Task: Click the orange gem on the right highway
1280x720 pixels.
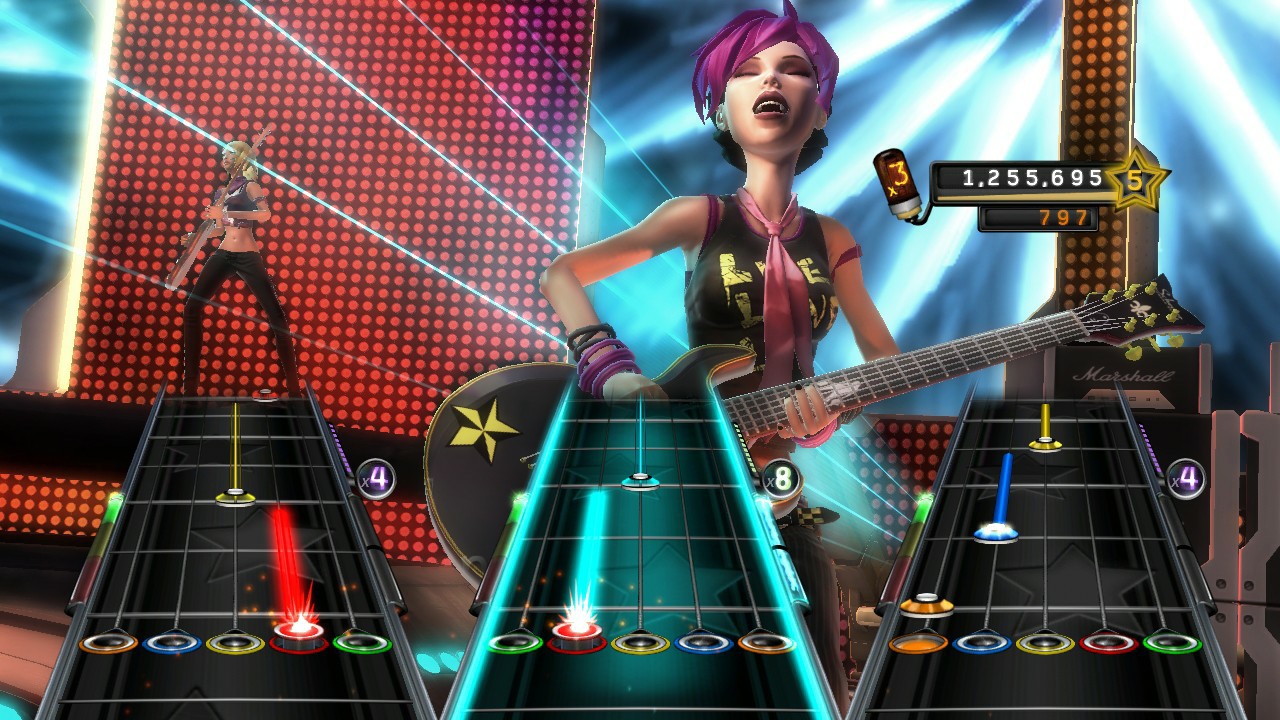Action: click(925, 604)
